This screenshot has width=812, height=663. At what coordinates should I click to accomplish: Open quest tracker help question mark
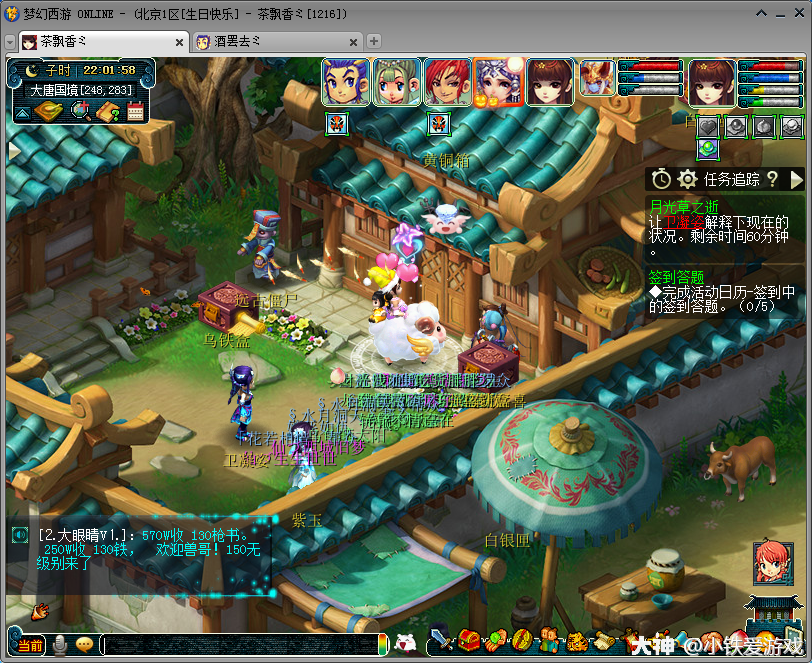[x=772, y=179]
